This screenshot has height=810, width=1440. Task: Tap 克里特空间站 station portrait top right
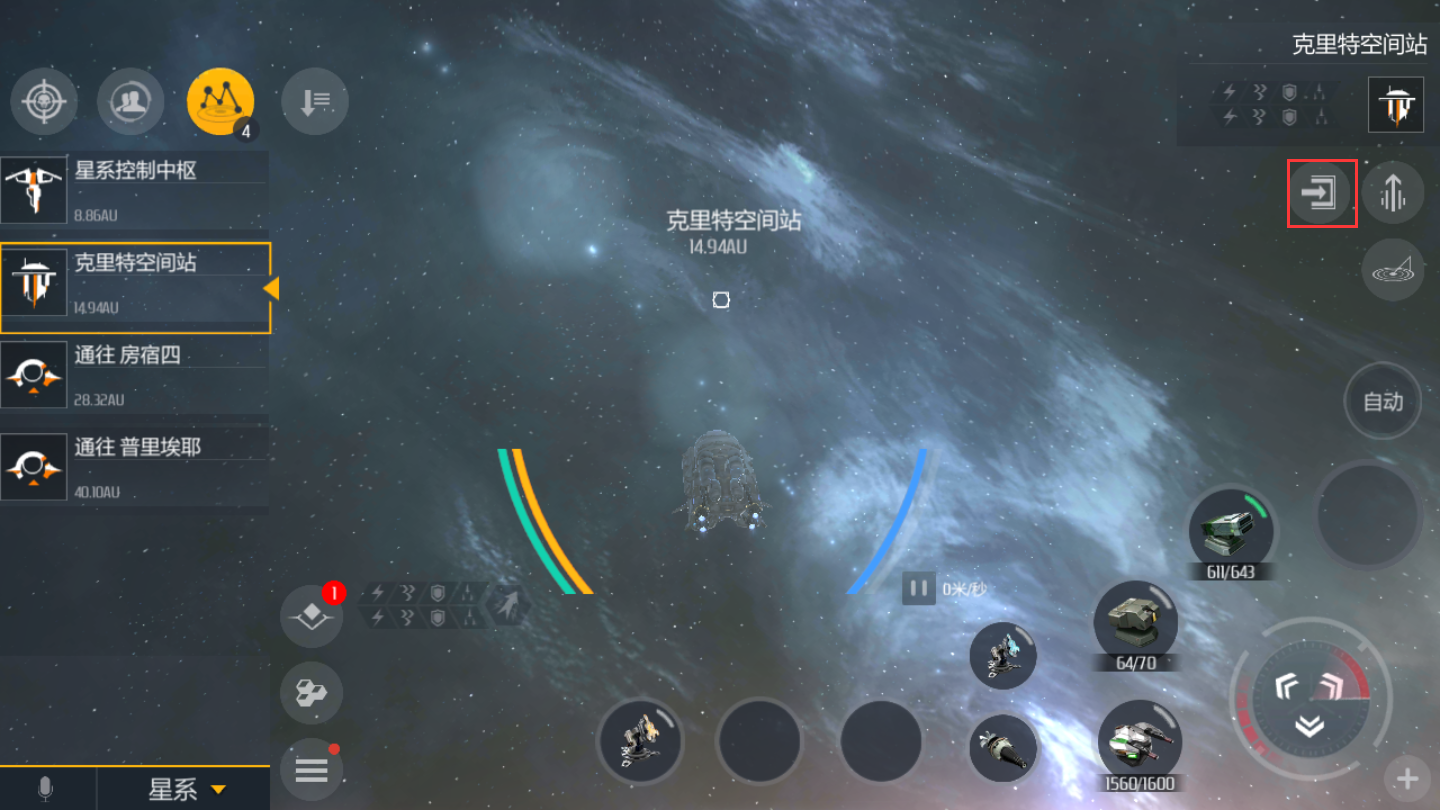(x=1396, y=105)
